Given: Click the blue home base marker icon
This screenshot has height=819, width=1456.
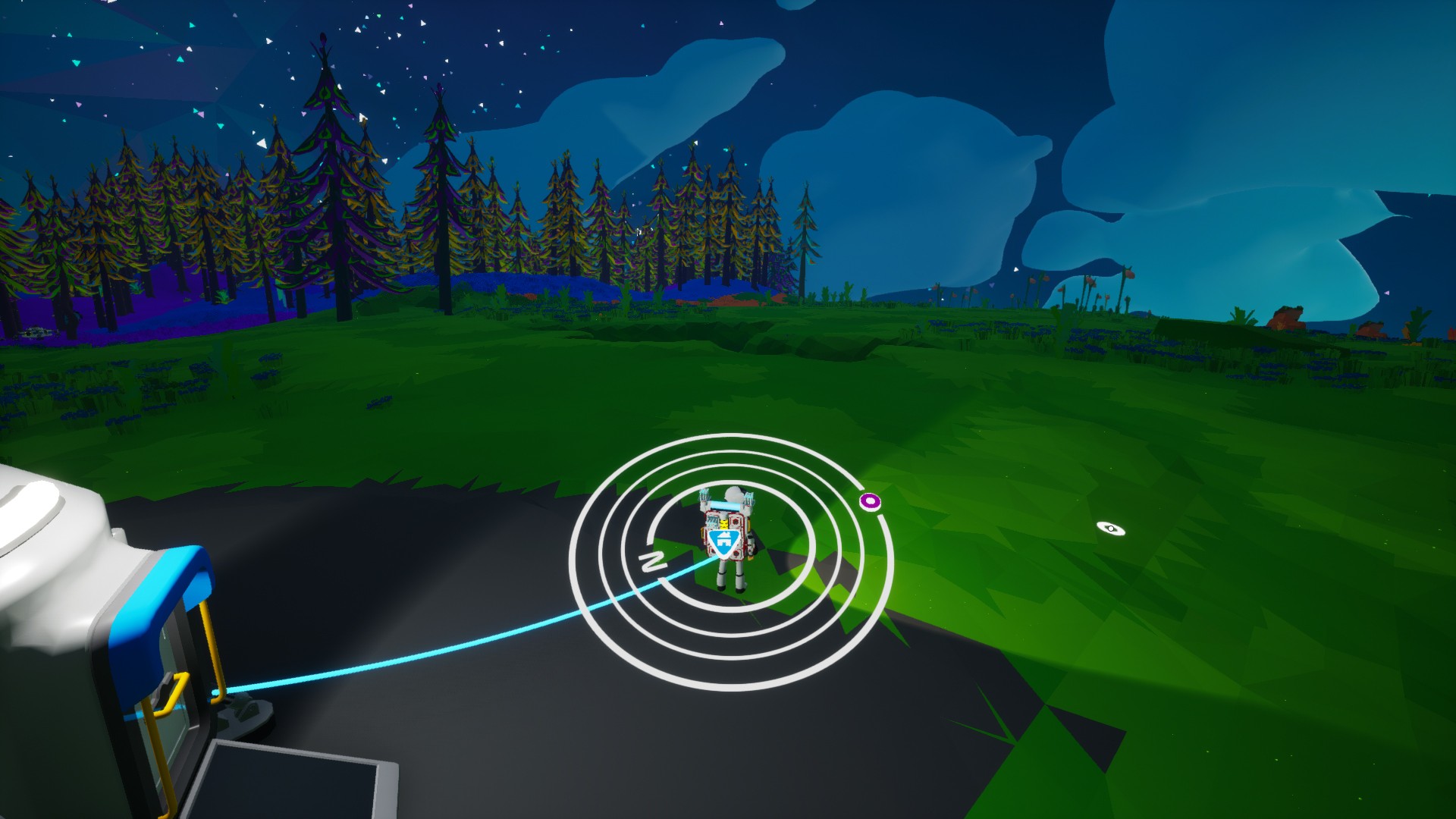Looking at the screenshot, I should [x=724, y=543].
